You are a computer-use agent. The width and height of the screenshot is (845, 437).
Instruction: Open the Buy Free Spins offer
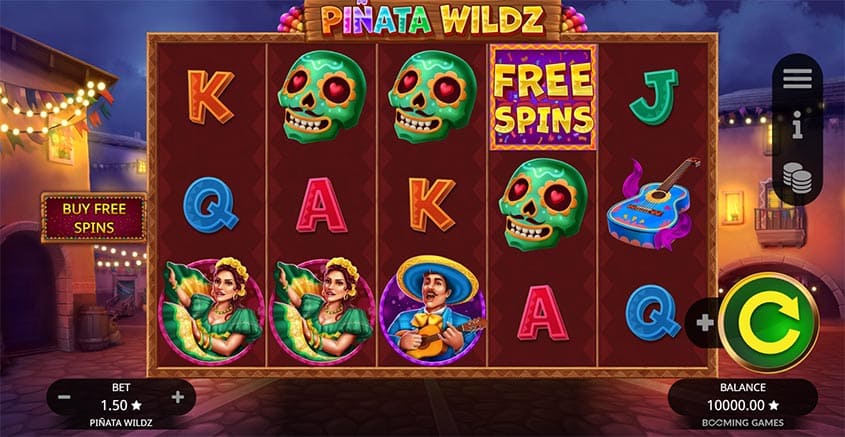(x=94, y=218)
